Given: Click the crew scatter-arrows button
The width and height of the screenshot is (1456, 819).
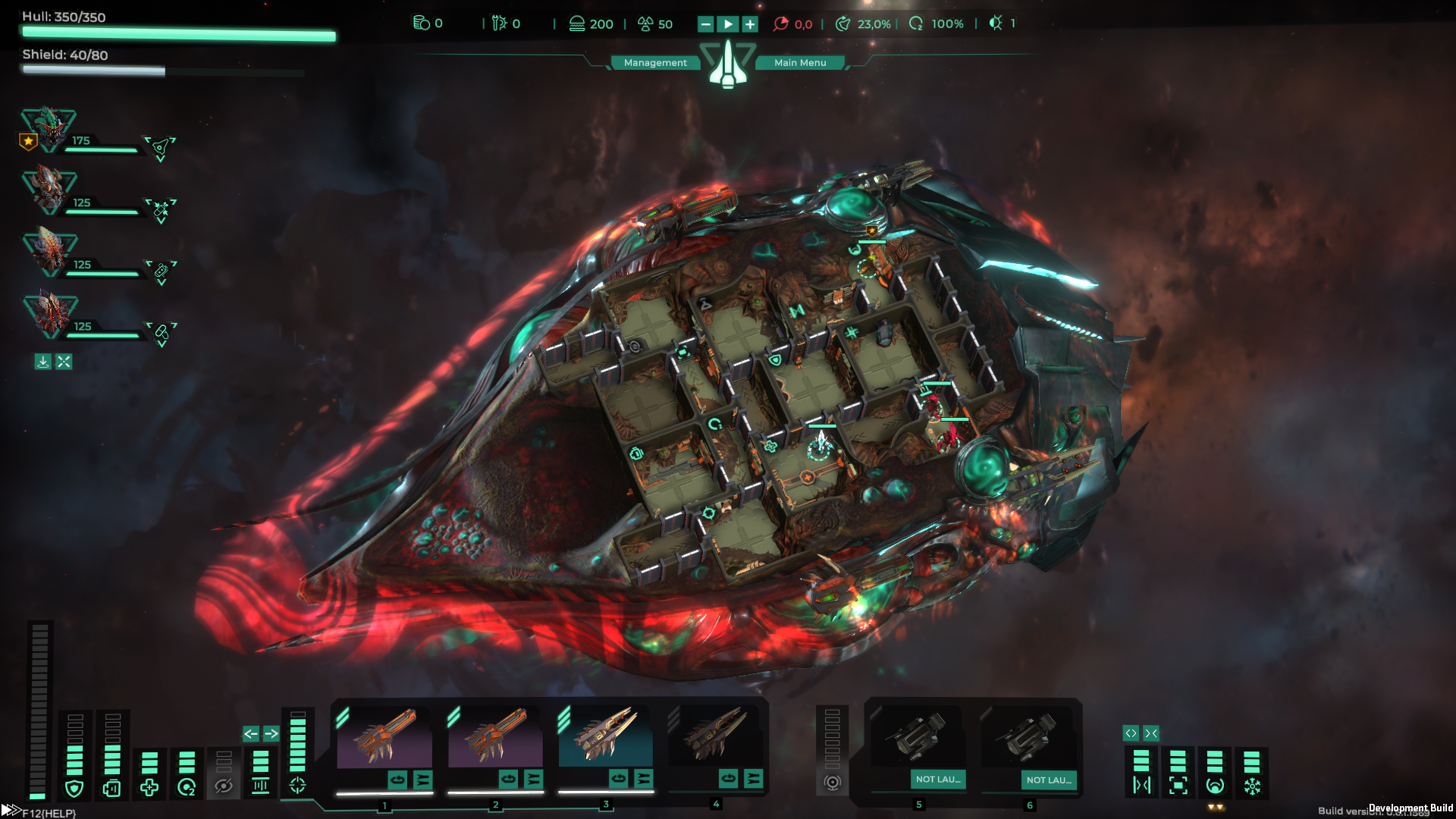Looking at the screenshot, I should tap(64, 362).
